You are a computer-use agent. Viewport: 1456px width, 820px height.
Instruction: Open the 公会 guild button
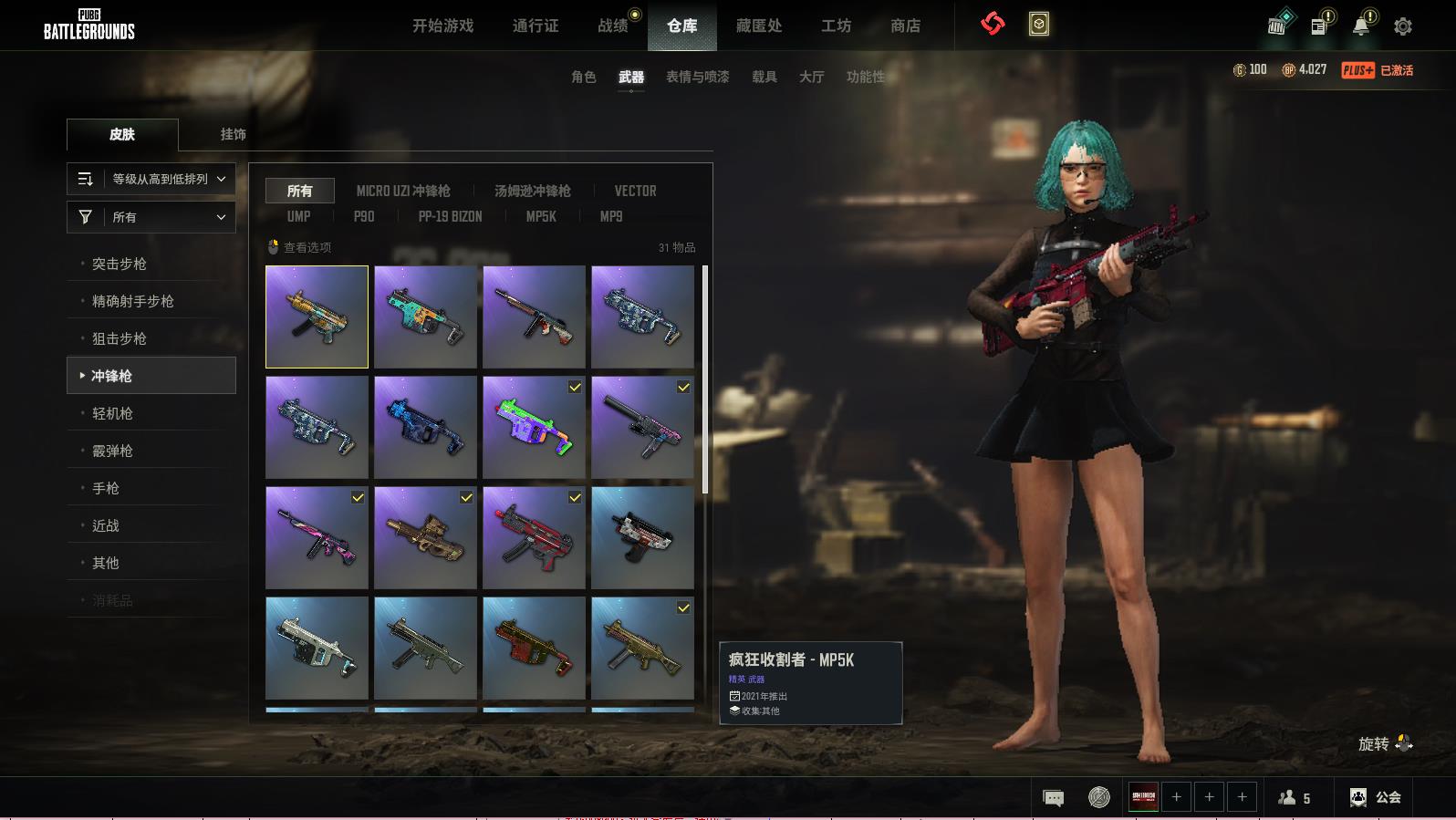[1377, 797]
